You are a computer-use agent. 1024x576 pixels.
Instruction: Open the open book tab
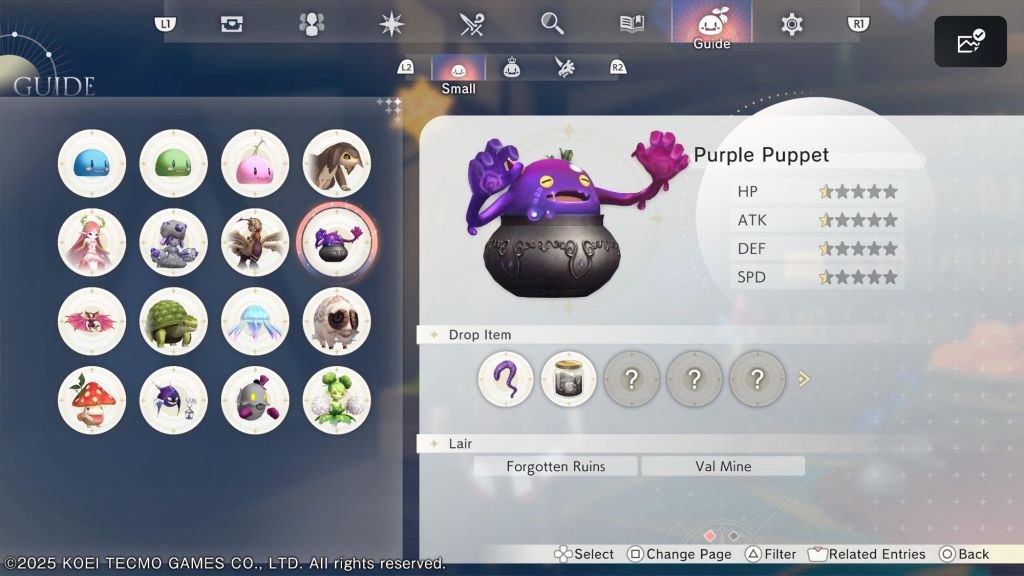[x=632, y=24]
